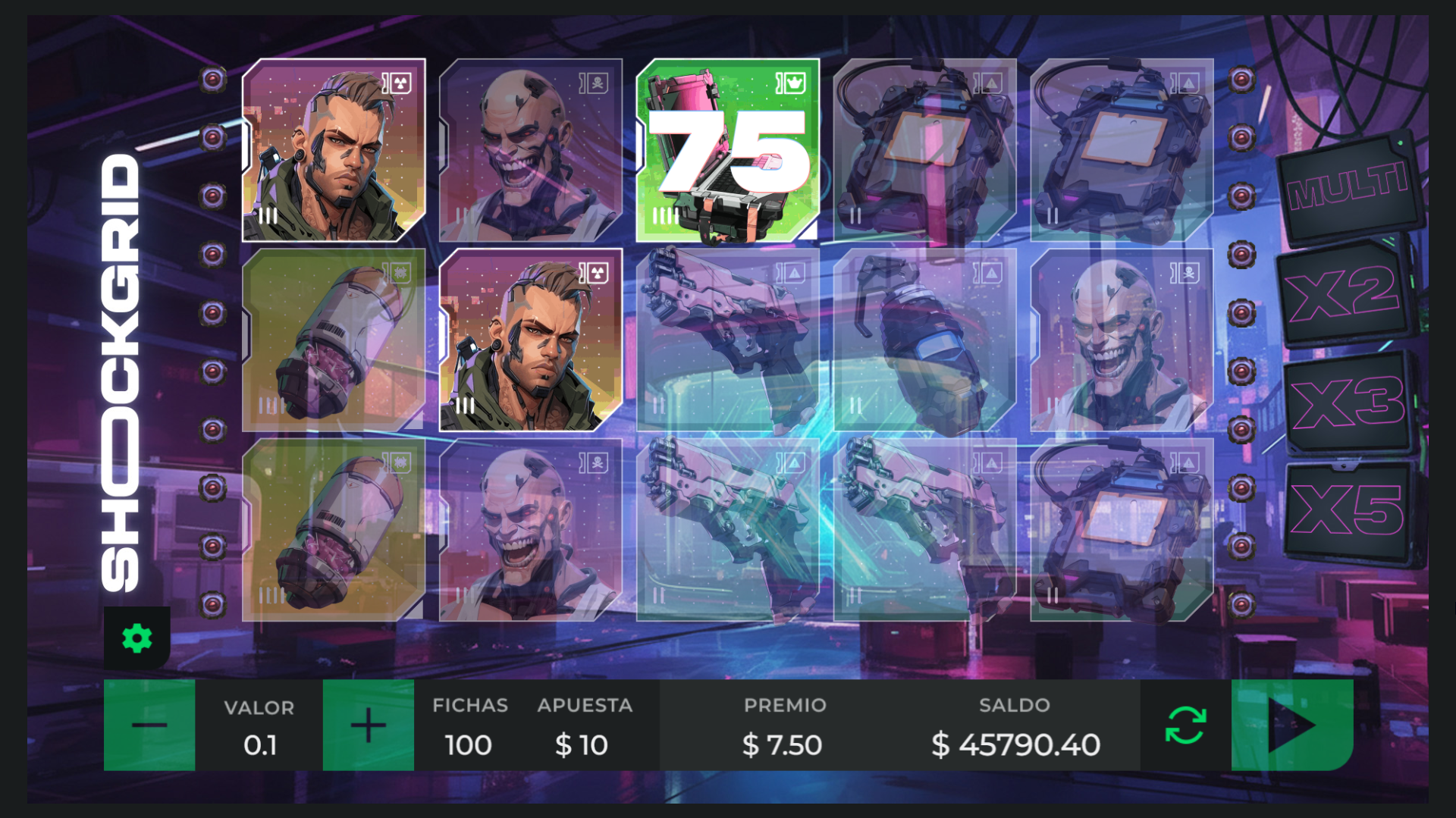This screenshot has width=1456, height=818.
Task: Click the radioactive badge on the top-left character symbol
Action: coord(400,83)
